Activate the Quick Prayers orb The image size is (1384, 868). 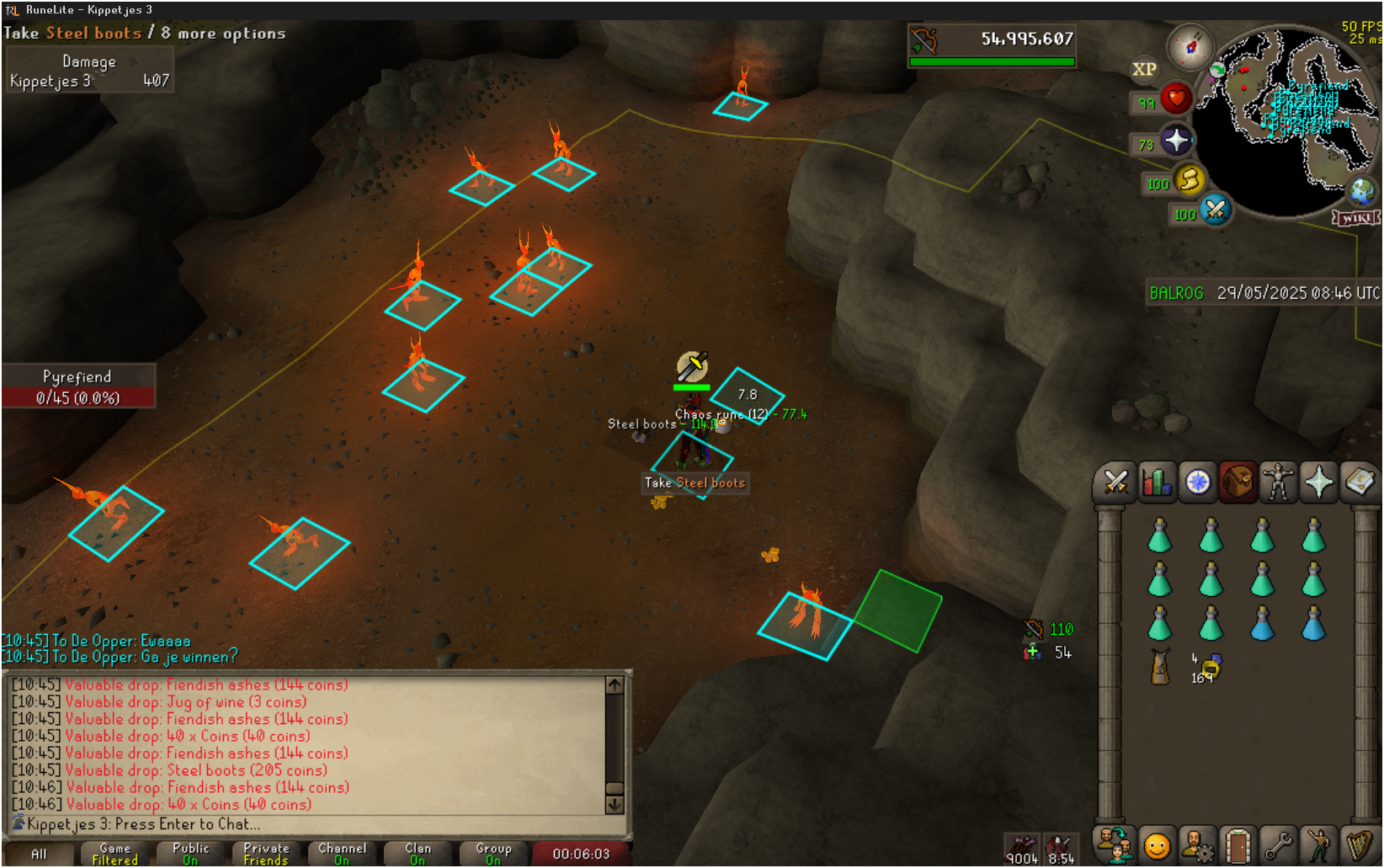click(x=1176, y=141)
